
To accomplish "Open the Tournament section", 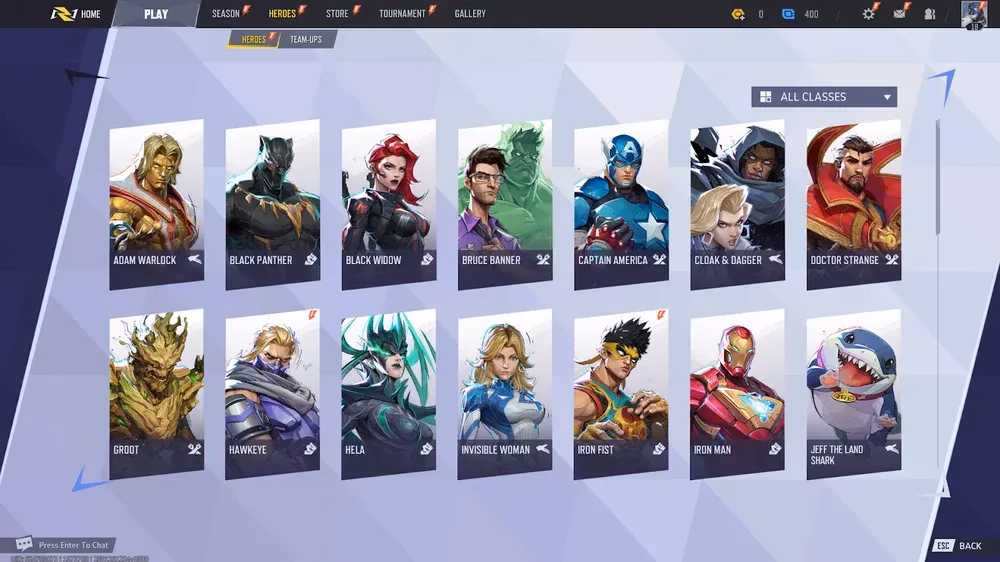I will click(403, 14).
